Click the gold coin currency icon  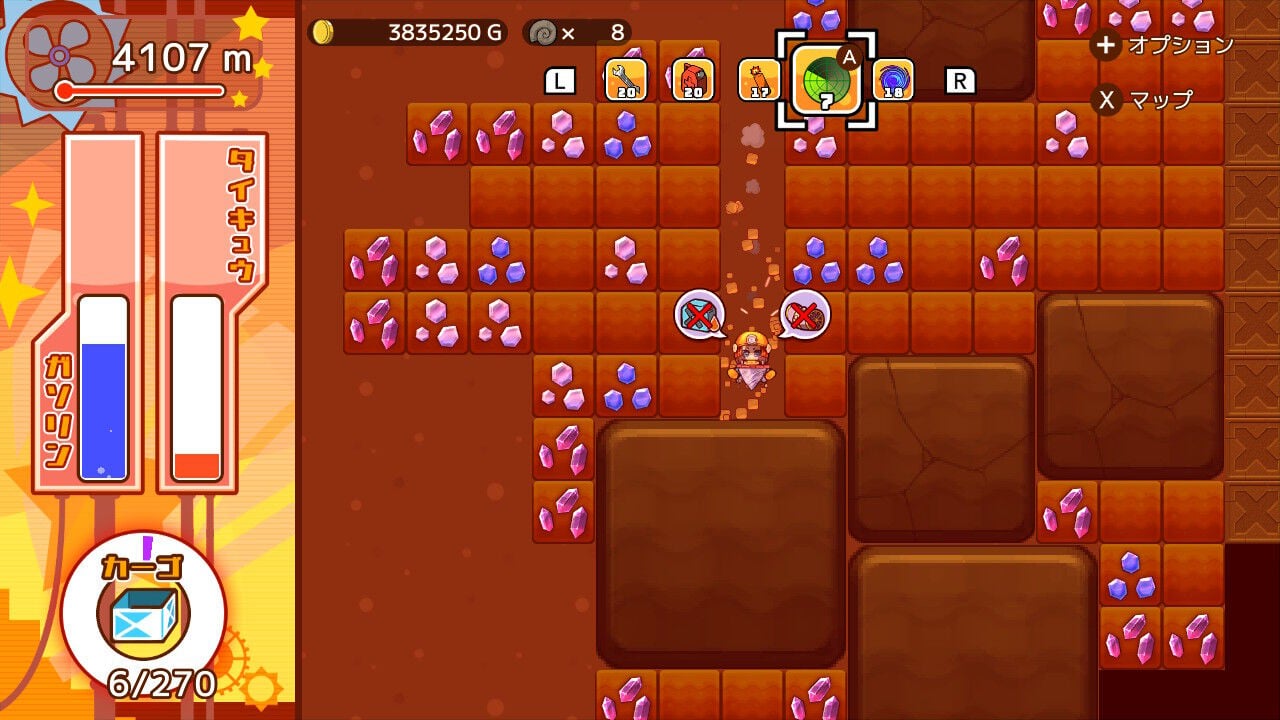click(x=322, y=31)
